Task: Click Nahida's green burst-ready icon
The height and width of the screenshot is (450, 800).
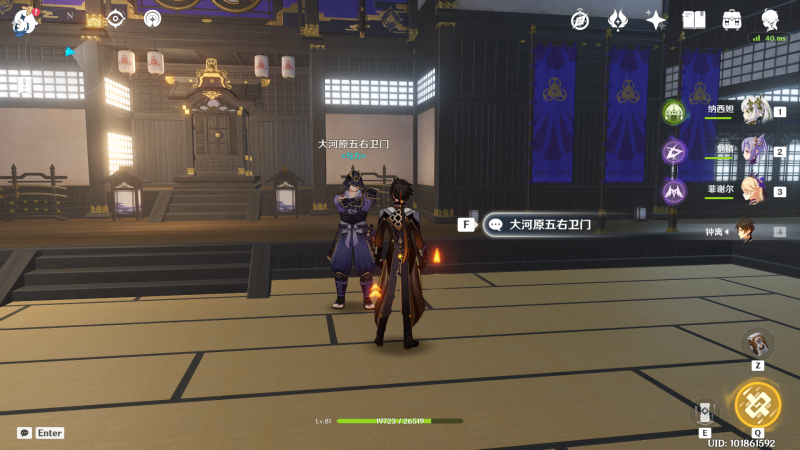Action: 674,112
